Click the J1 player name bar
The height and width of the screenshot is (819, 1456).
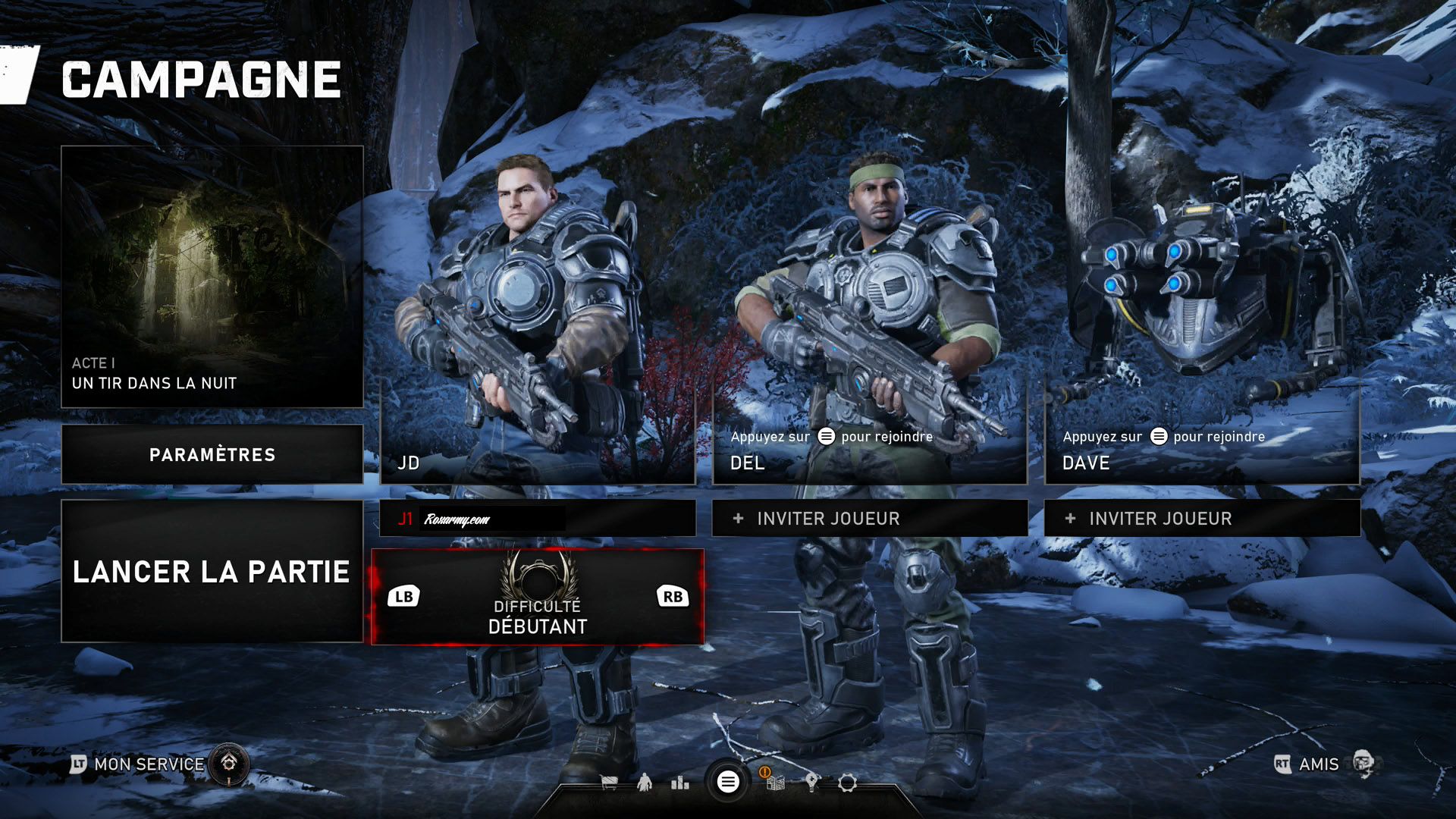tap(537, 519)
